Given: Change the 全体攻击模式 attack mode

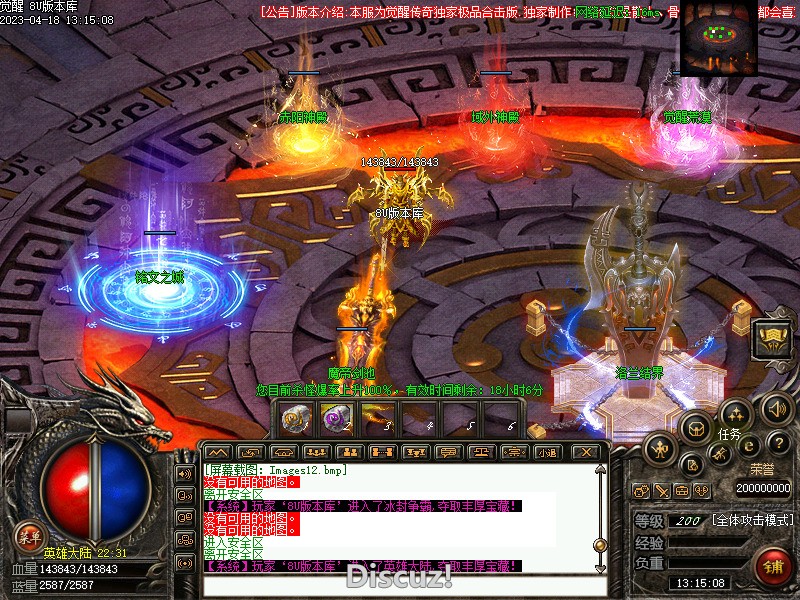Looking at the screenshot, I should point(753,521).
